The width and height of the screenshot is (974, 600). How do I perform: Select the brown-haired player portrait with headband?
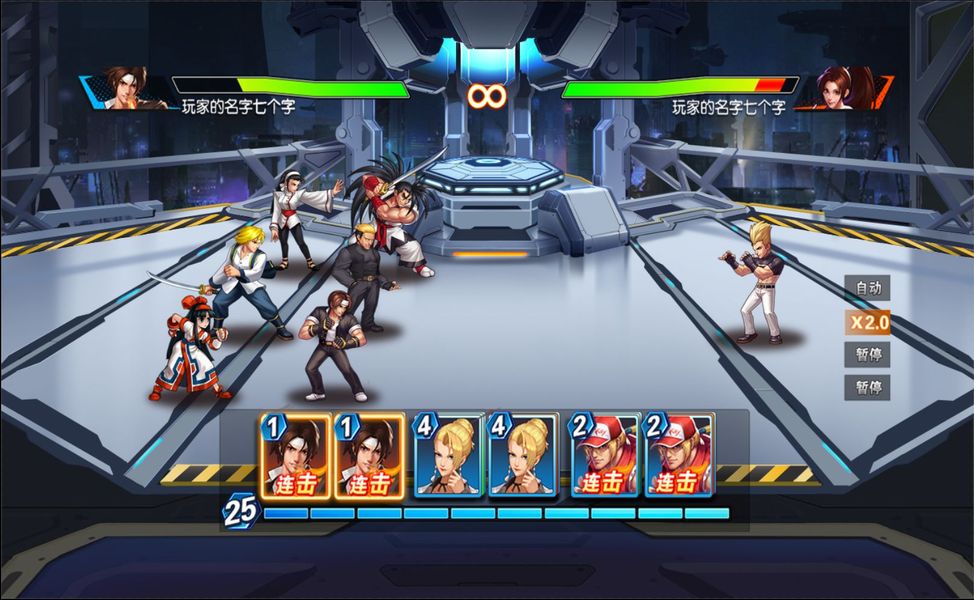coord(124,88)
